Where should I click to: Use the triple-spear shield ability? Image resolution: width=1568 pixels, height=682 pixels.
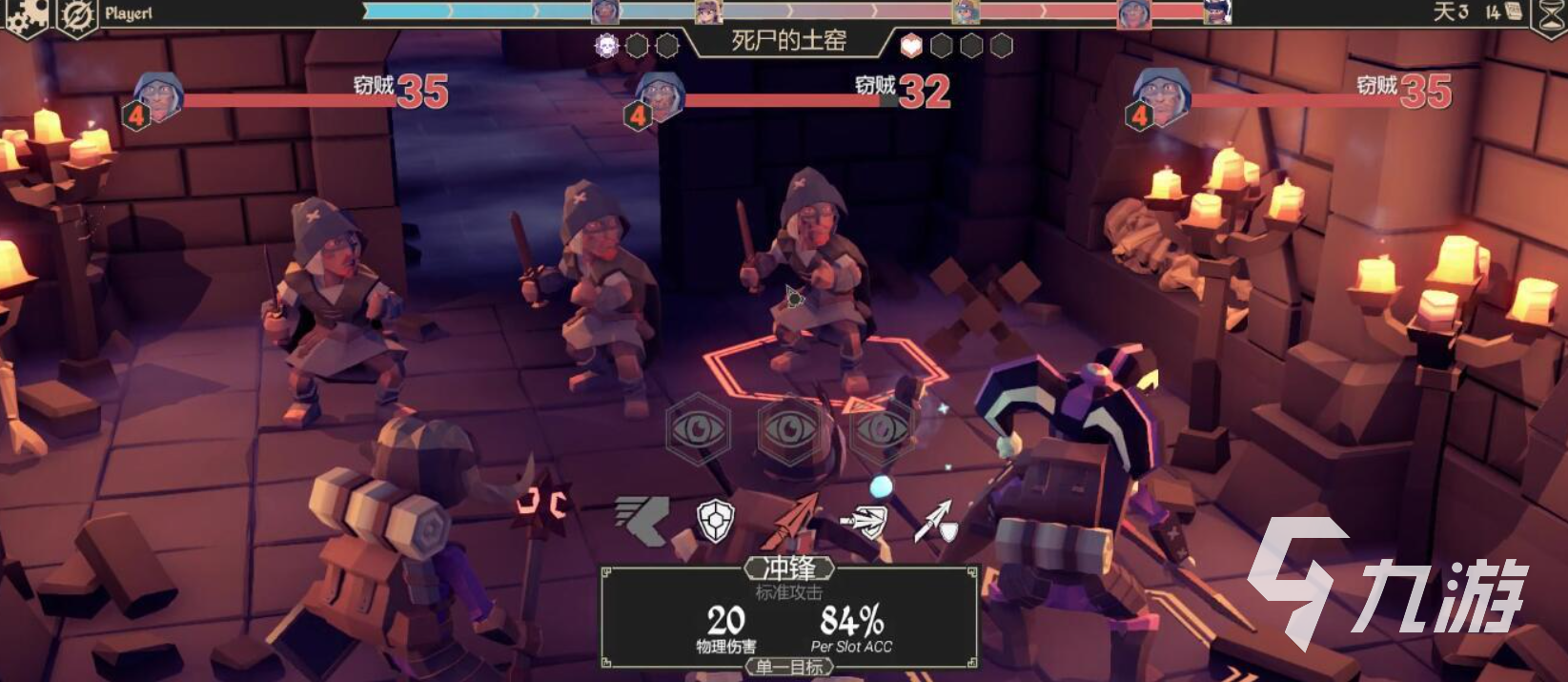pyautogui.click(x=865, y=520)
